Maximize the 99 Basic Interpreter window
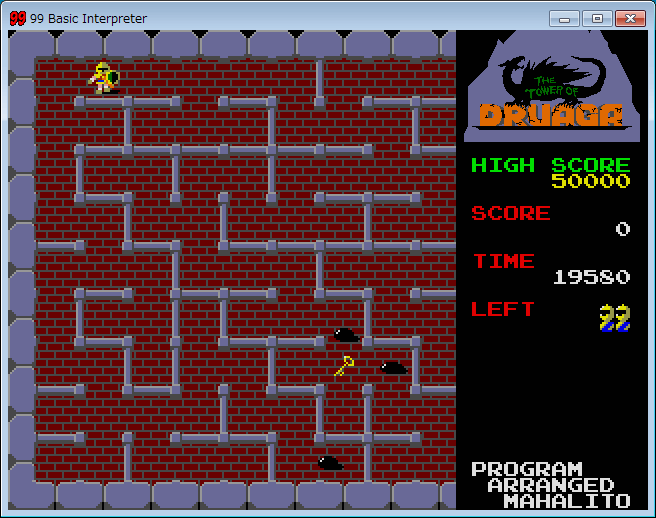The image size is (656, 518). pyautogui.click(x=597, y=18)
